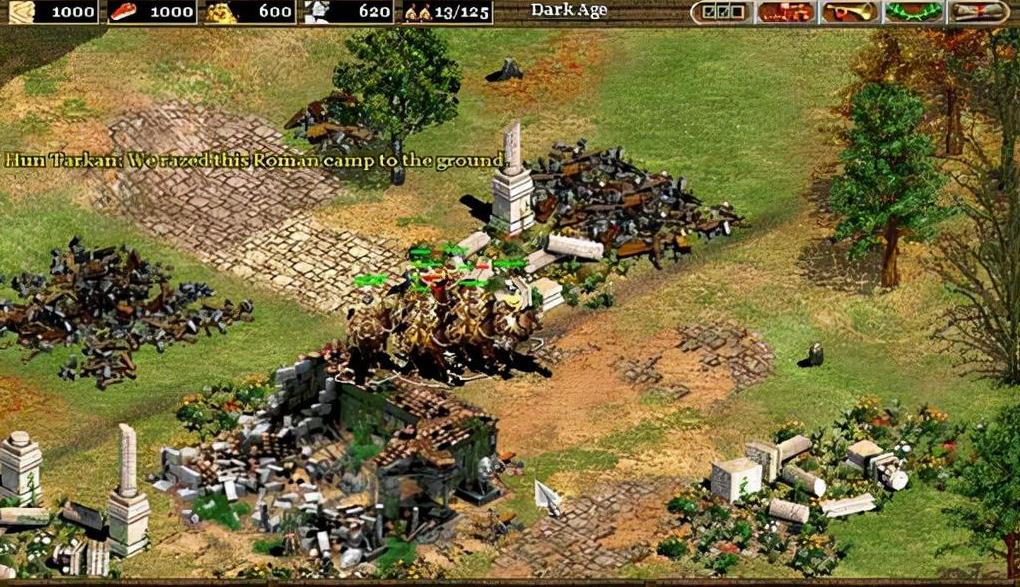1020x587 pixels.
Task: Open diplomacy via the green wreath button
Action: coord(914,12)
